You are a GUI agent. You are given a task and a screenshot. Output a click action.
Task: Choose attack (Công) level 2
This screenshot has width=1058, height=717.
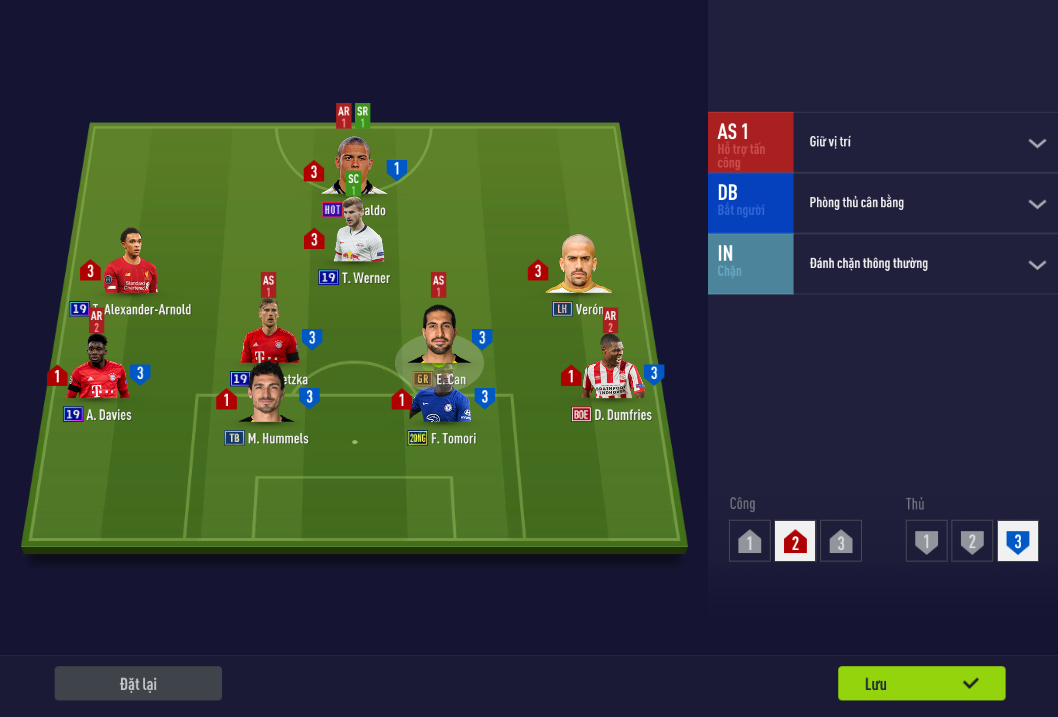pyautogui.click(x=795, y=542)
